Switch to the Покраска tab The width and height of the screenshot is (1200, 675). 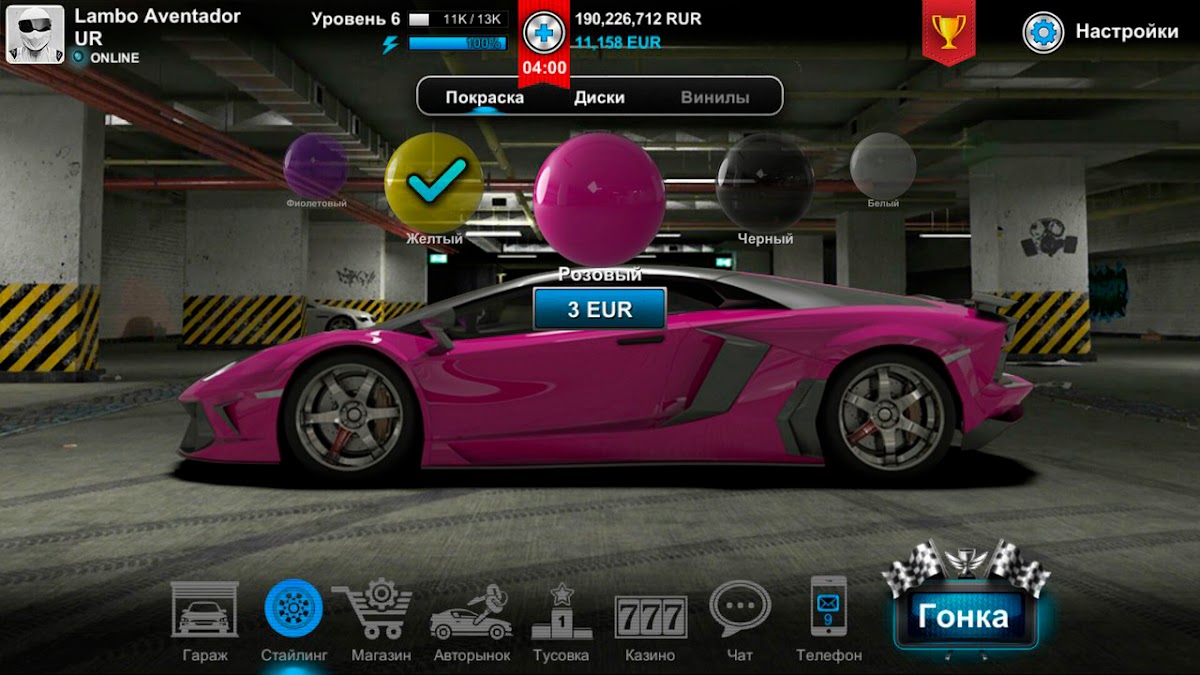(x=485, y=97)
